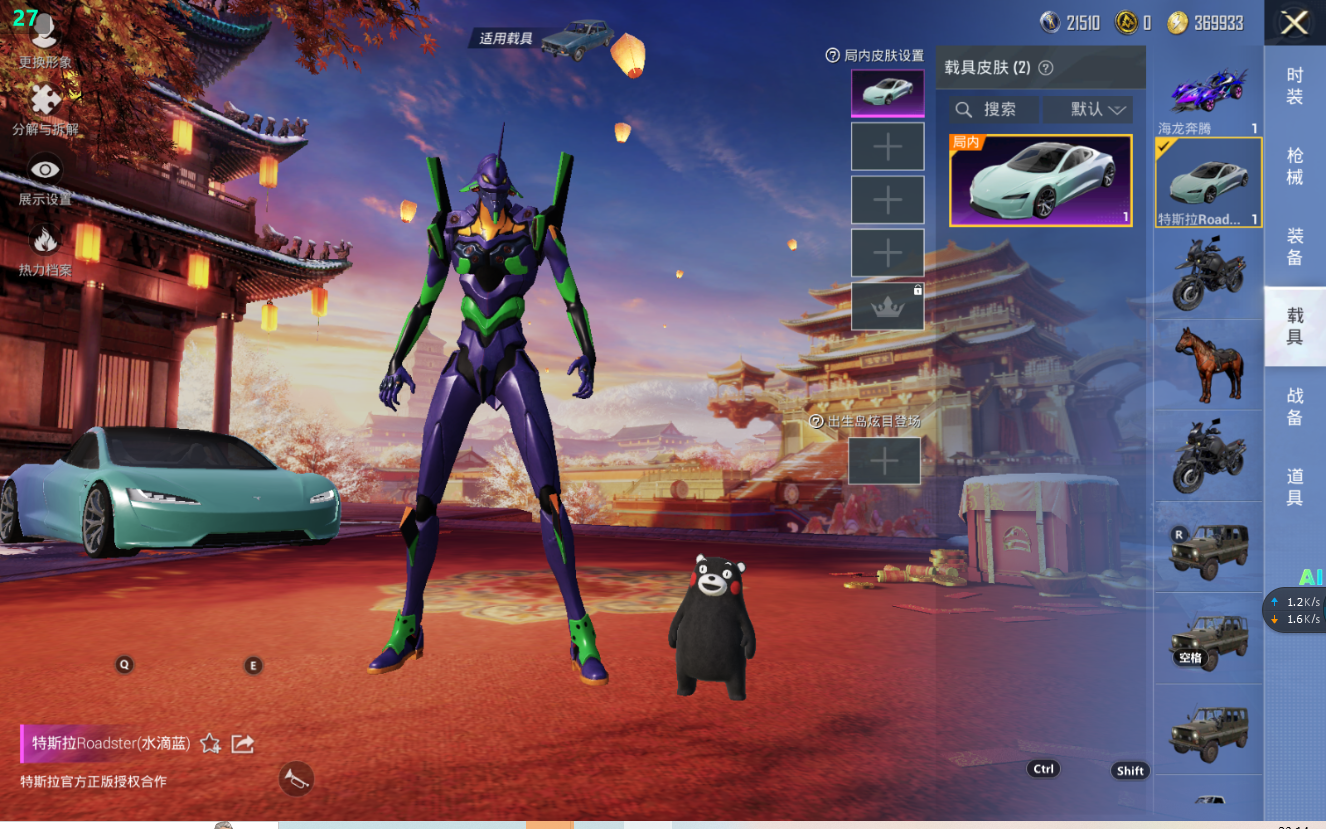
Task: Open the 默认 sort dropdown
Action: (1088, 109)
